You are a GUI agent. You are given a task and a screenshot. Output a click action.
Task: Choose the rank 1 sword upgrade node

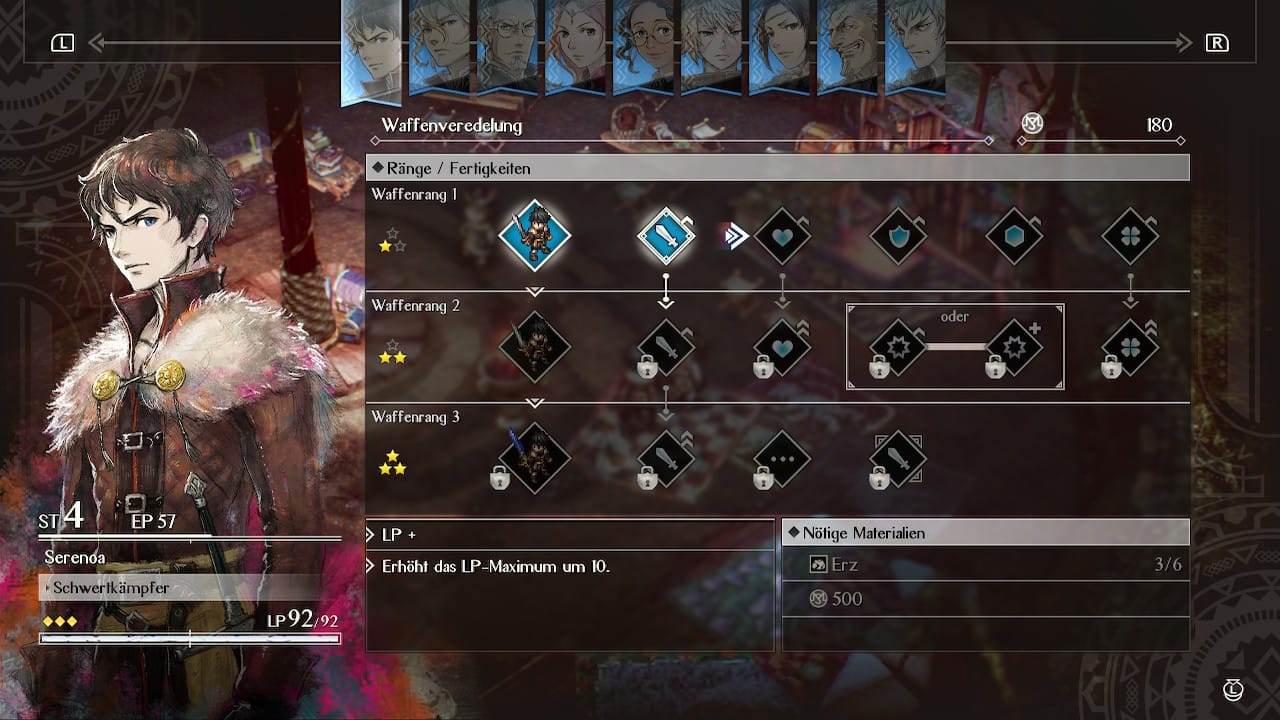tap(666, 237)
